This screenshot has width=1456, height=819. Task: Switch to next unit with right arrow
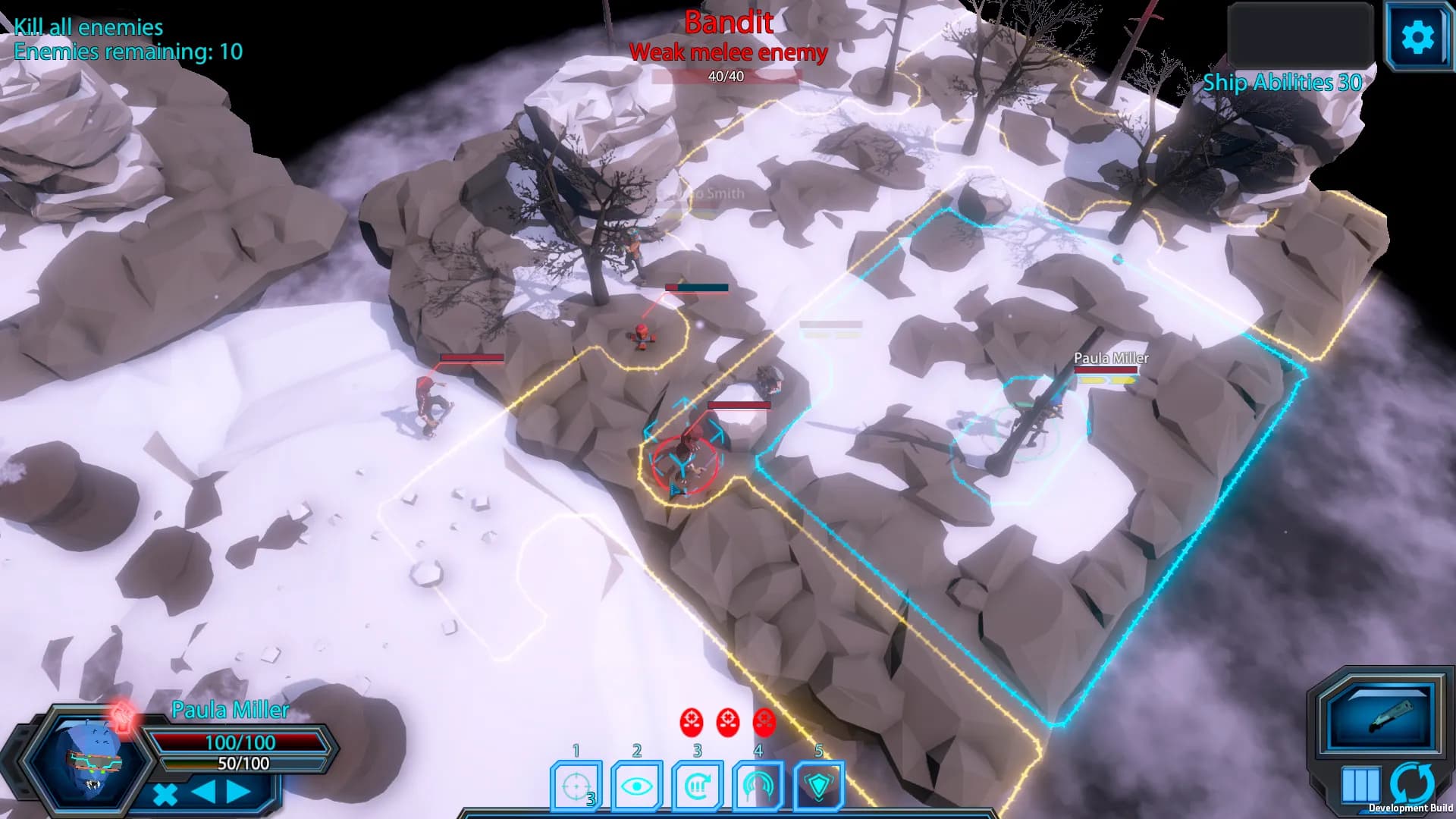pos(238,792)
